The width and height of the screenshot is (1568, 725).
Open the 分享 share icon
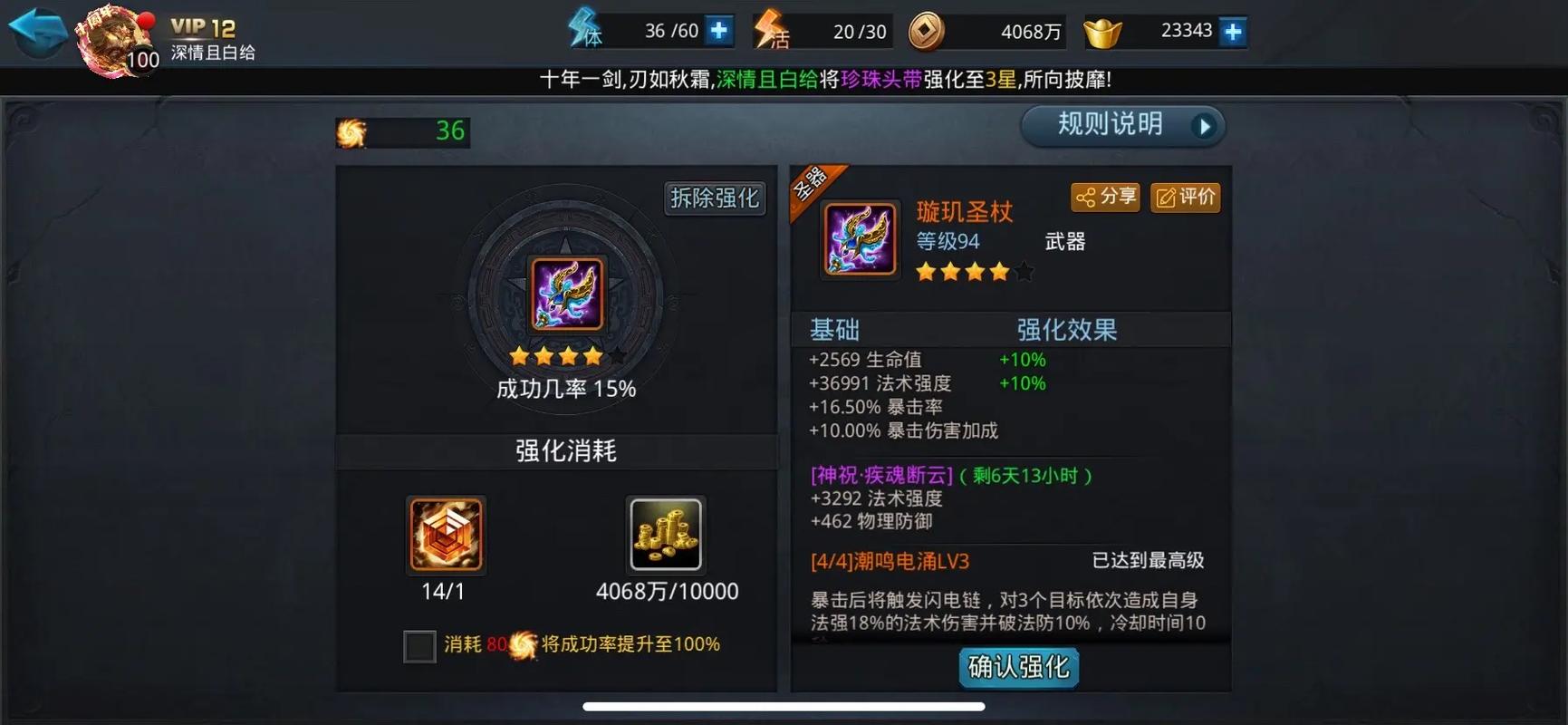click(x=1104, y=198)
